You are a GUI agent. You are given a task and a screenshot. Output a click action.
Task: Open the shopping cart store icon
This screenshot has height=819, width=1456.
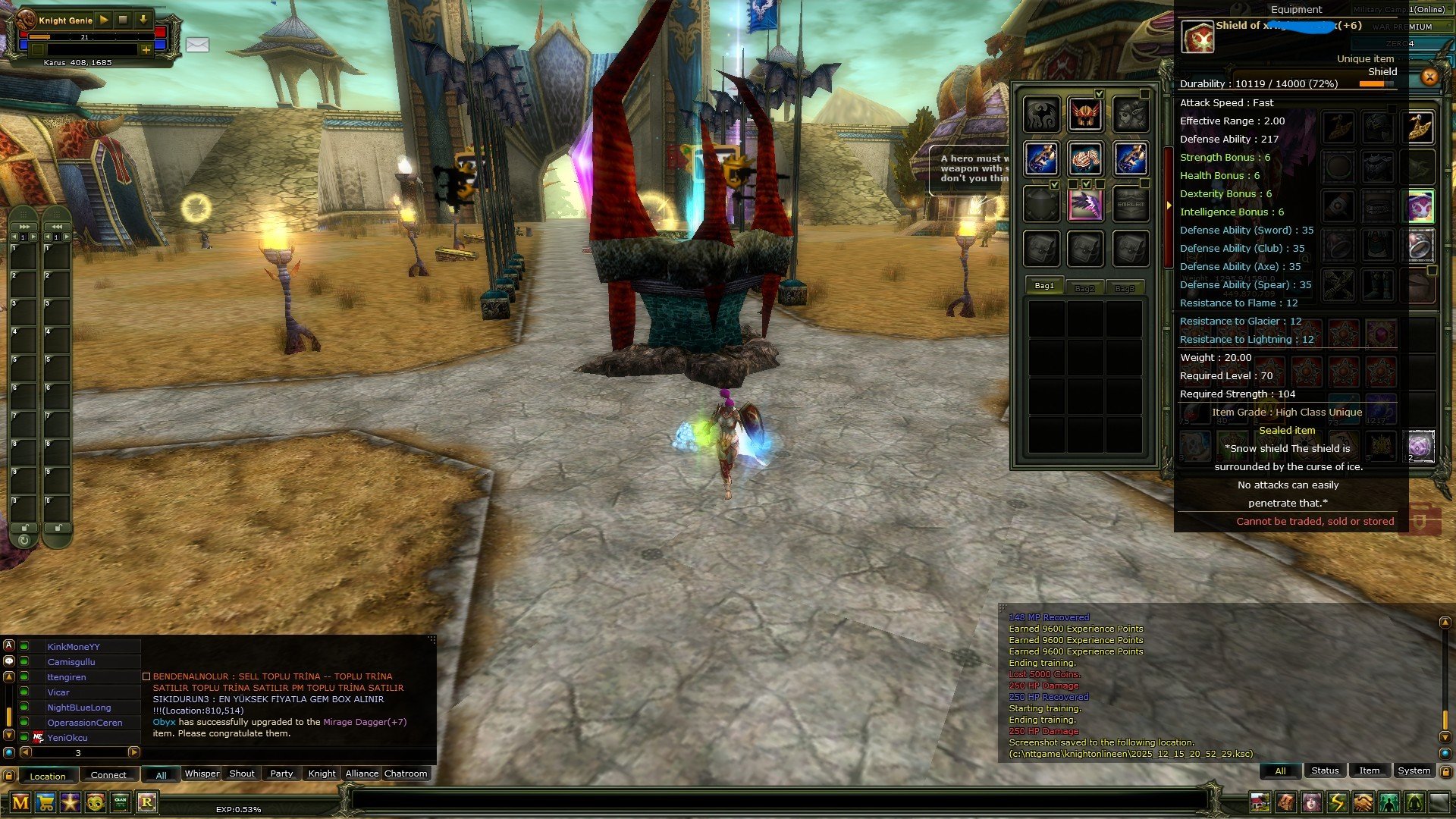tap(45, 802)
